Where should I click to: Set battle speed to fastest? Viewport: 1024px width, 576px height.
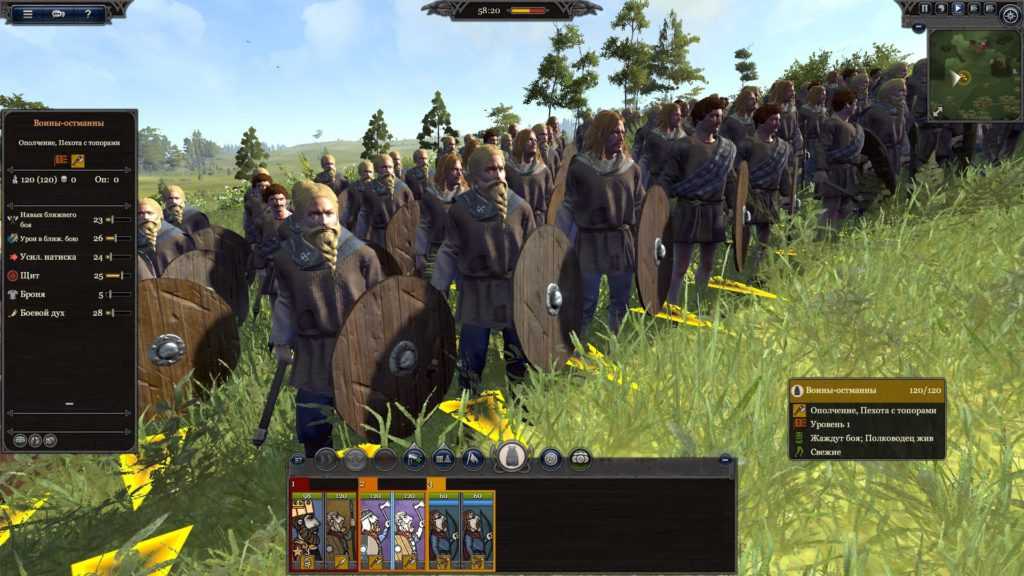coord(989,8)
